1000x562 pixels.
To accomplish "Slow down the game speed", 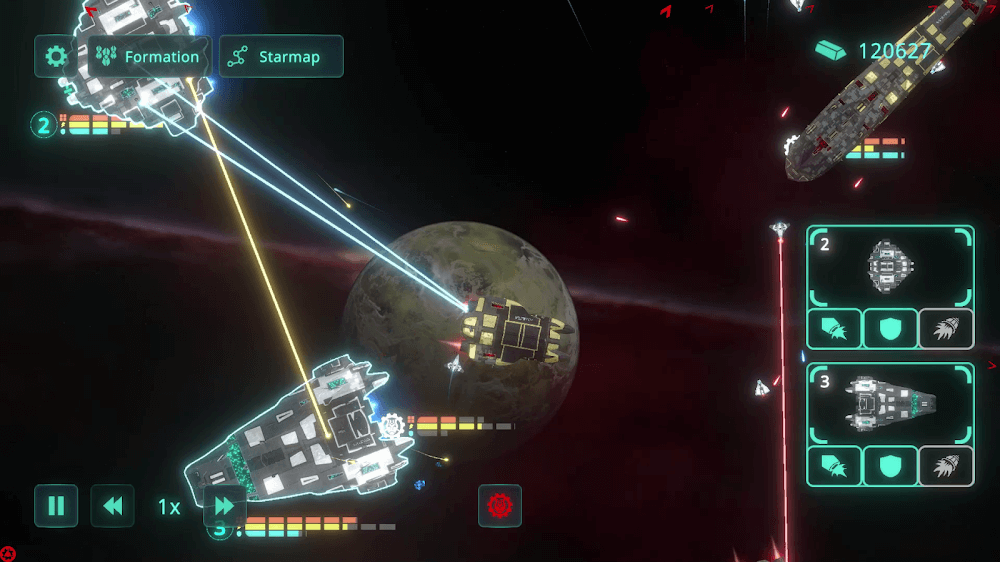I will (x=112, y=506).
